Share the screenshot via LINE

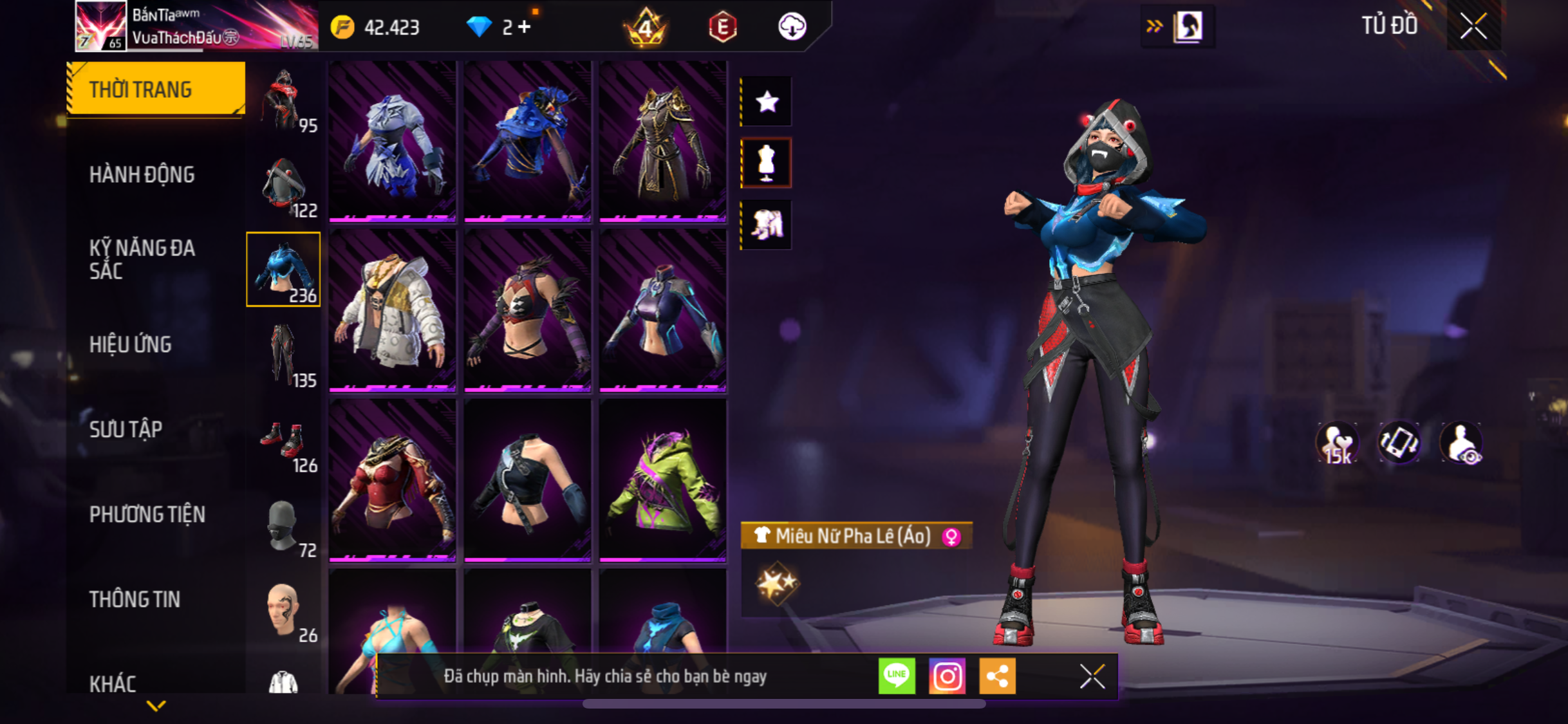click(897, 676)
